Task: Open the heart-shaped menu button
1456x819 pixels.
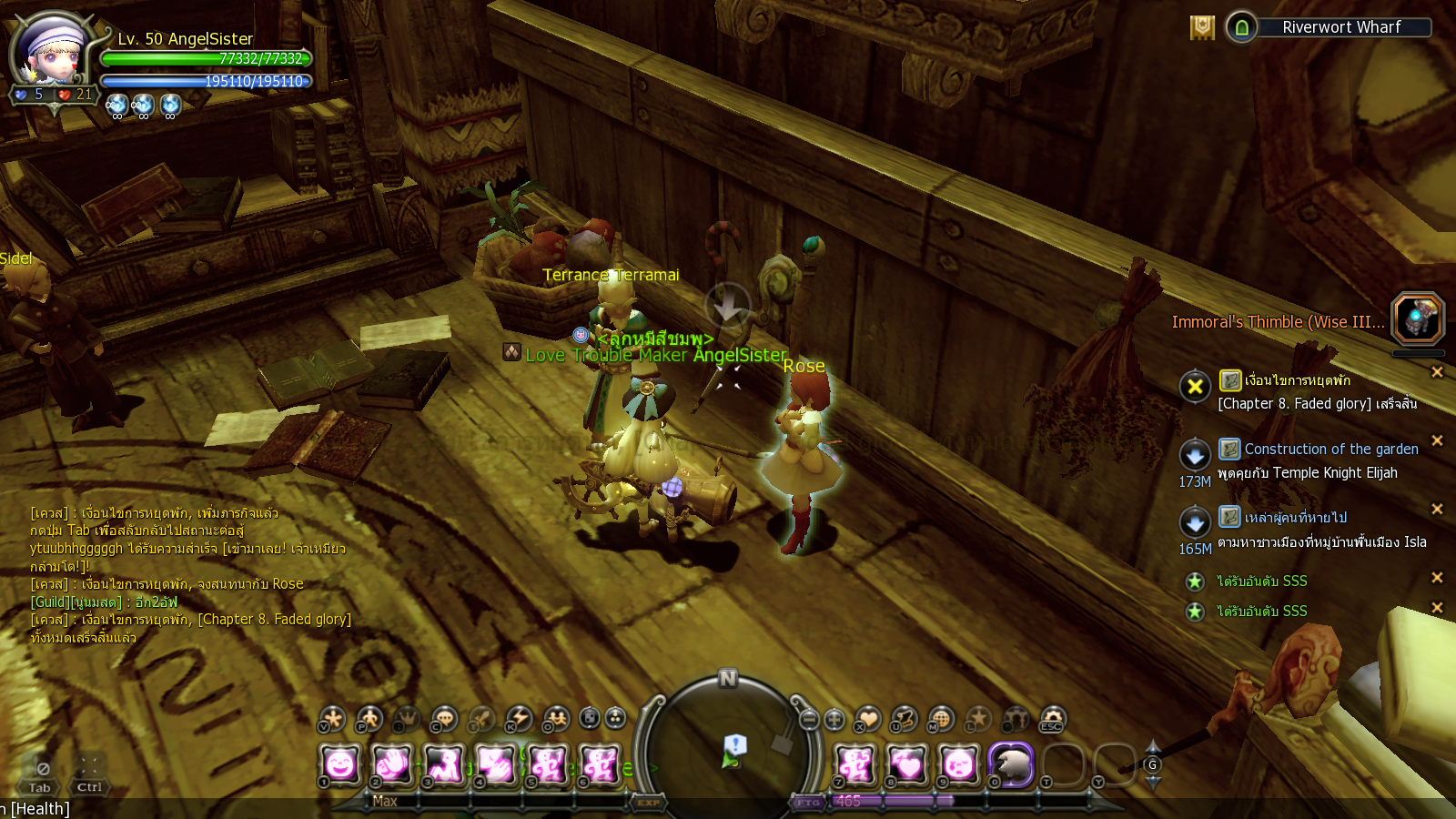Action: tap(867, 719)
